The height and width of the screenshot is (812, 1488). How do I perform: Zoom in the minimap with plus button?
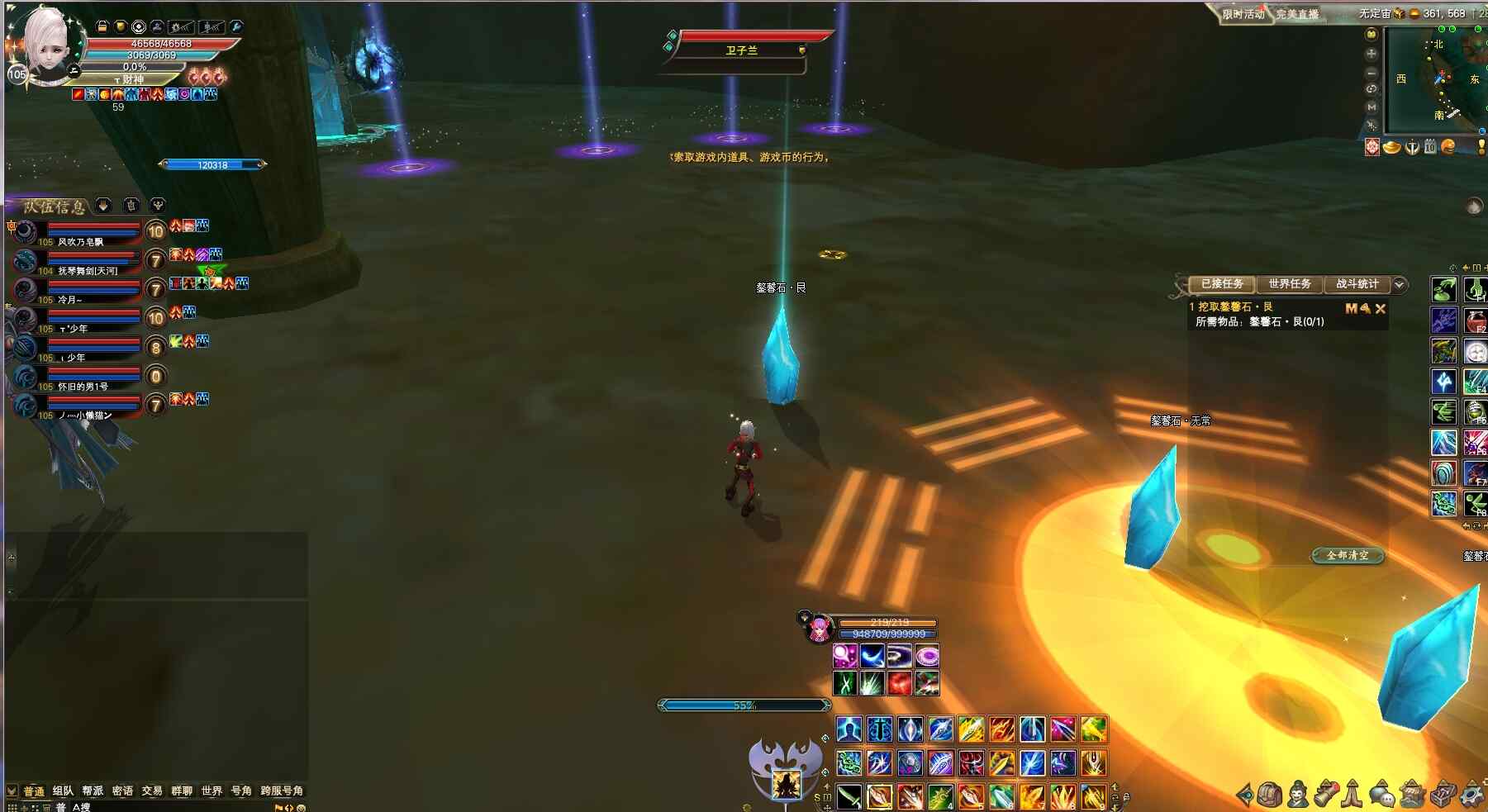[1372, 54]
